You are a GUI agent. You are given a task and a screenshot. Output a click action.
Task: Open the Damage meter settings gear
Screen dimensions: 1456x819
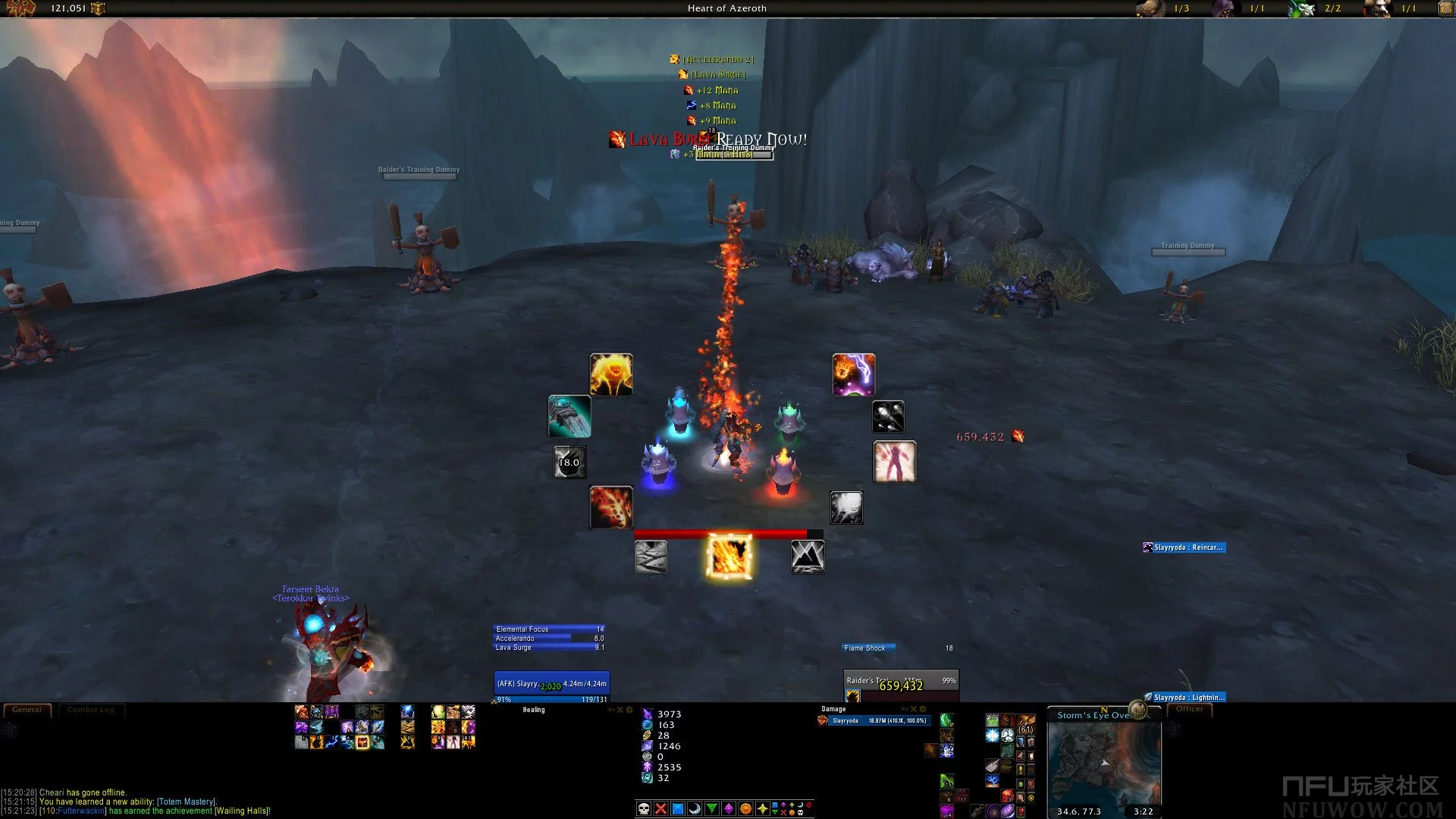(x=923, y=709)
